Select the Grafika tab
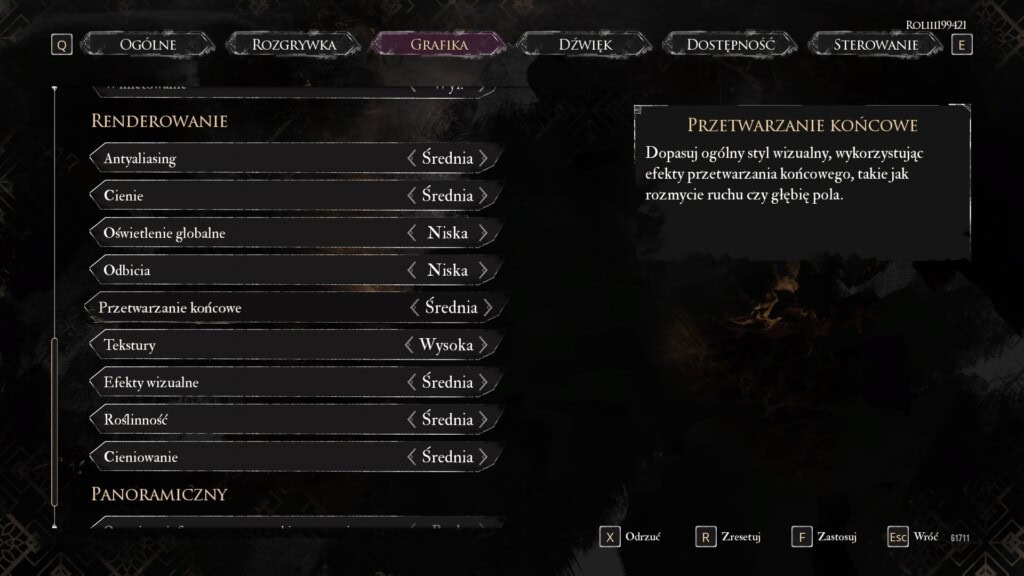This screenshot has height=576, width=1024. point(439,44)
